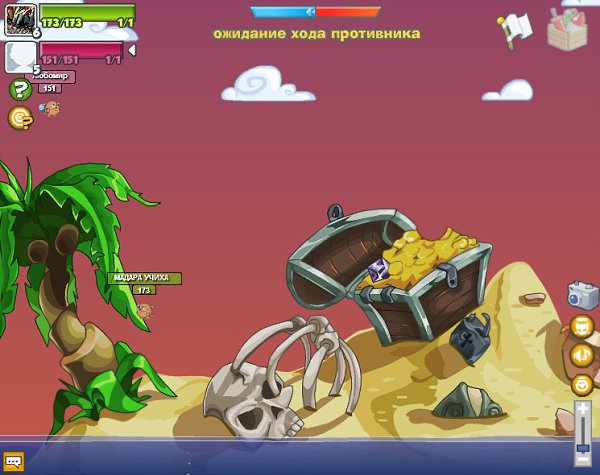
Task: Open chat with the speech bubble icon
Action: click(x=14, y=461)
